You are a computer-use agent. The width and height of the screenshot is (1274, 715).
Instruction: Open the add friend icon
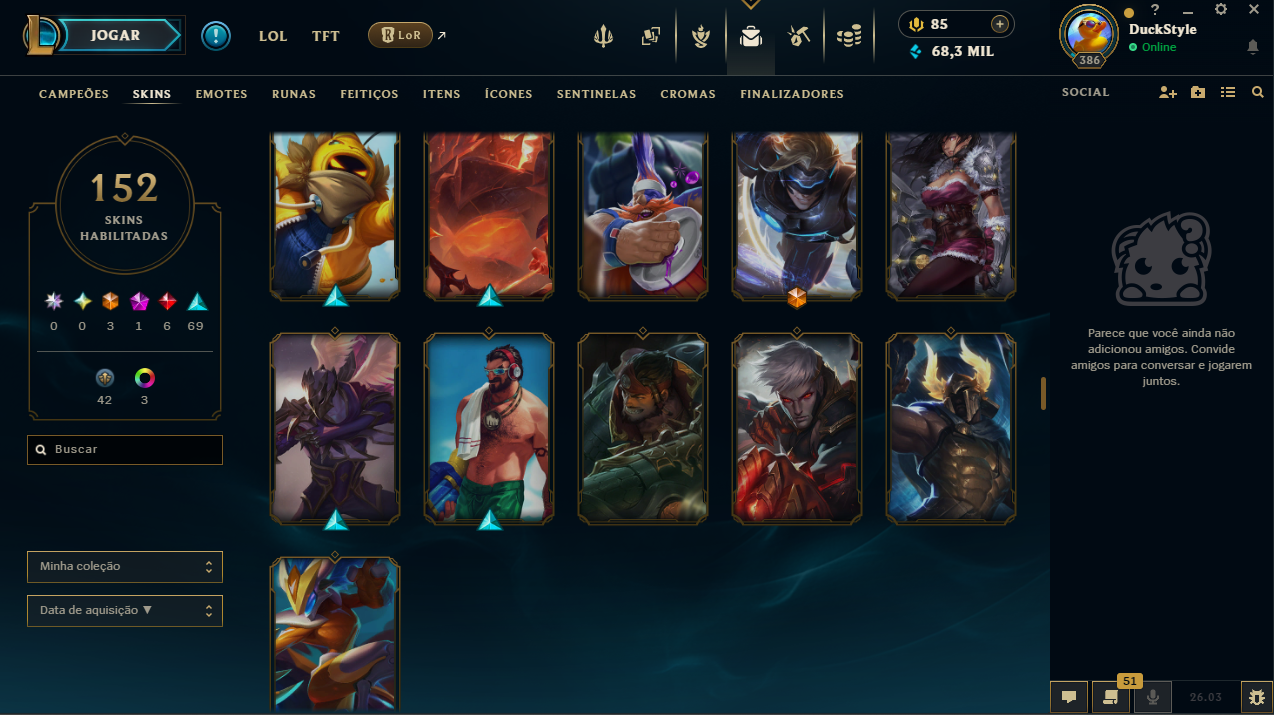click(x=1167, y=93)
